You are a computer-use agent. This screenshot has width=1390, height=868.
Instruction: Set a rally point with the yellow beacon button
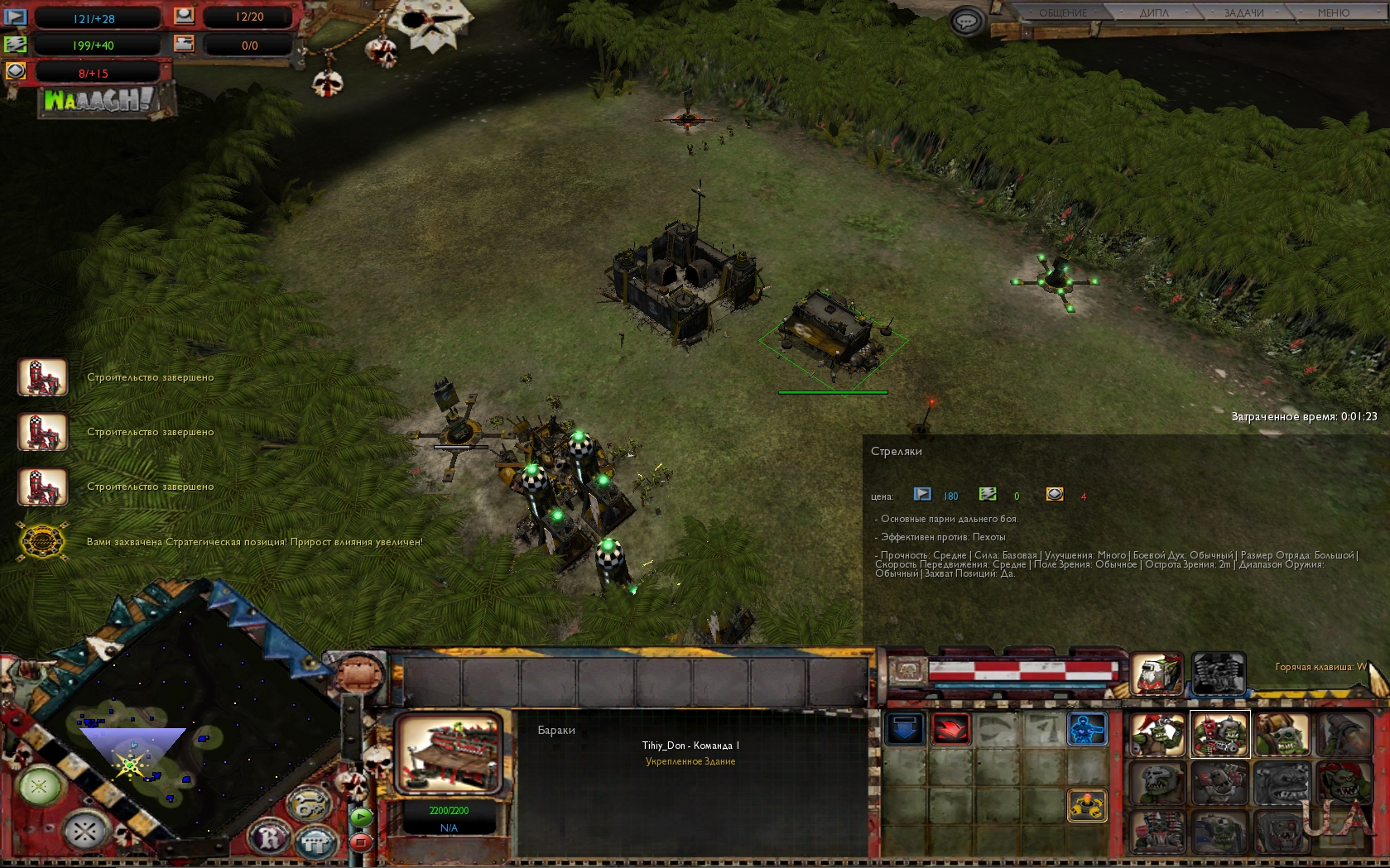1086,804
